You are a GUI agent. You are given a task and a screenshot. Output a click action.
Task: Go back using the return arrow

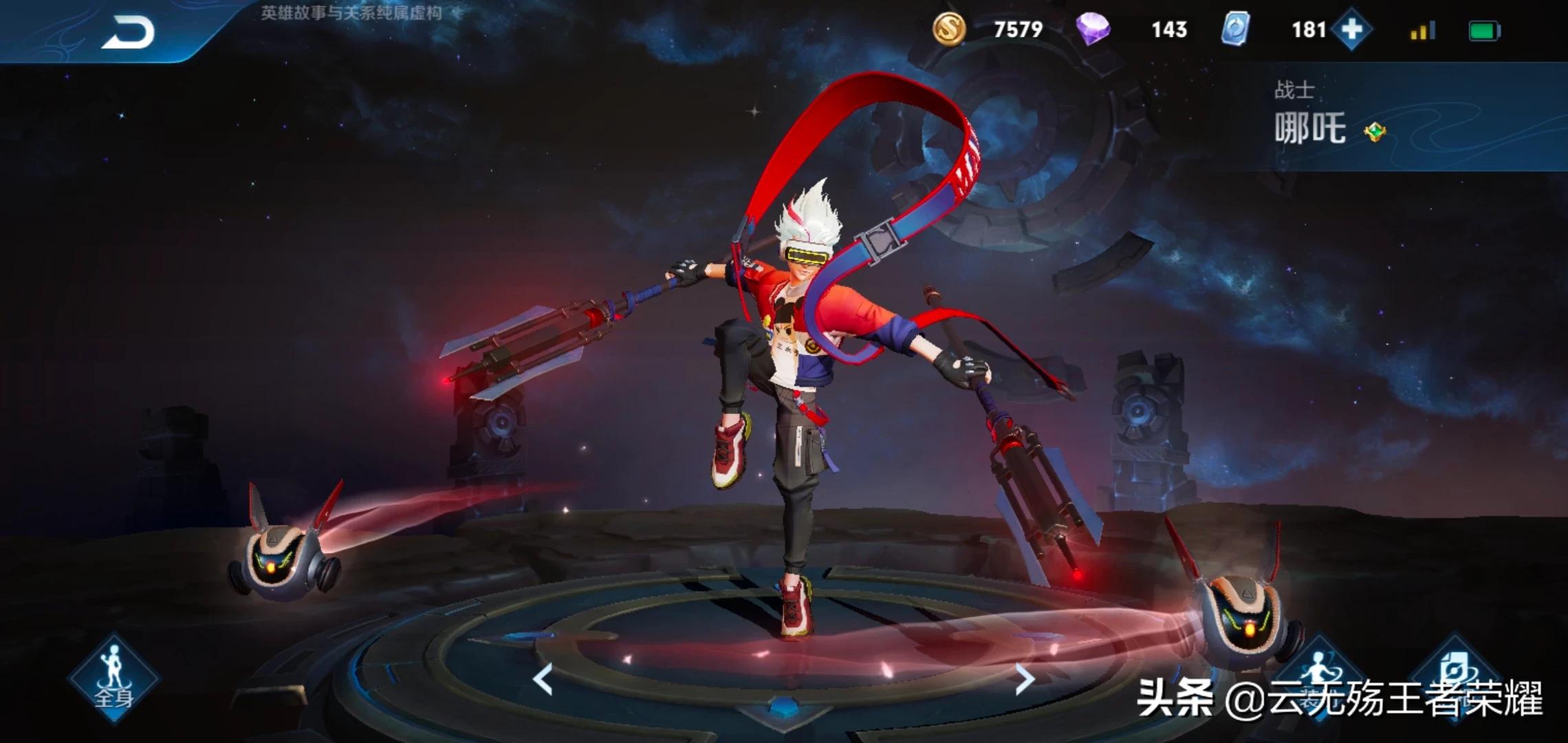[129, 32]
